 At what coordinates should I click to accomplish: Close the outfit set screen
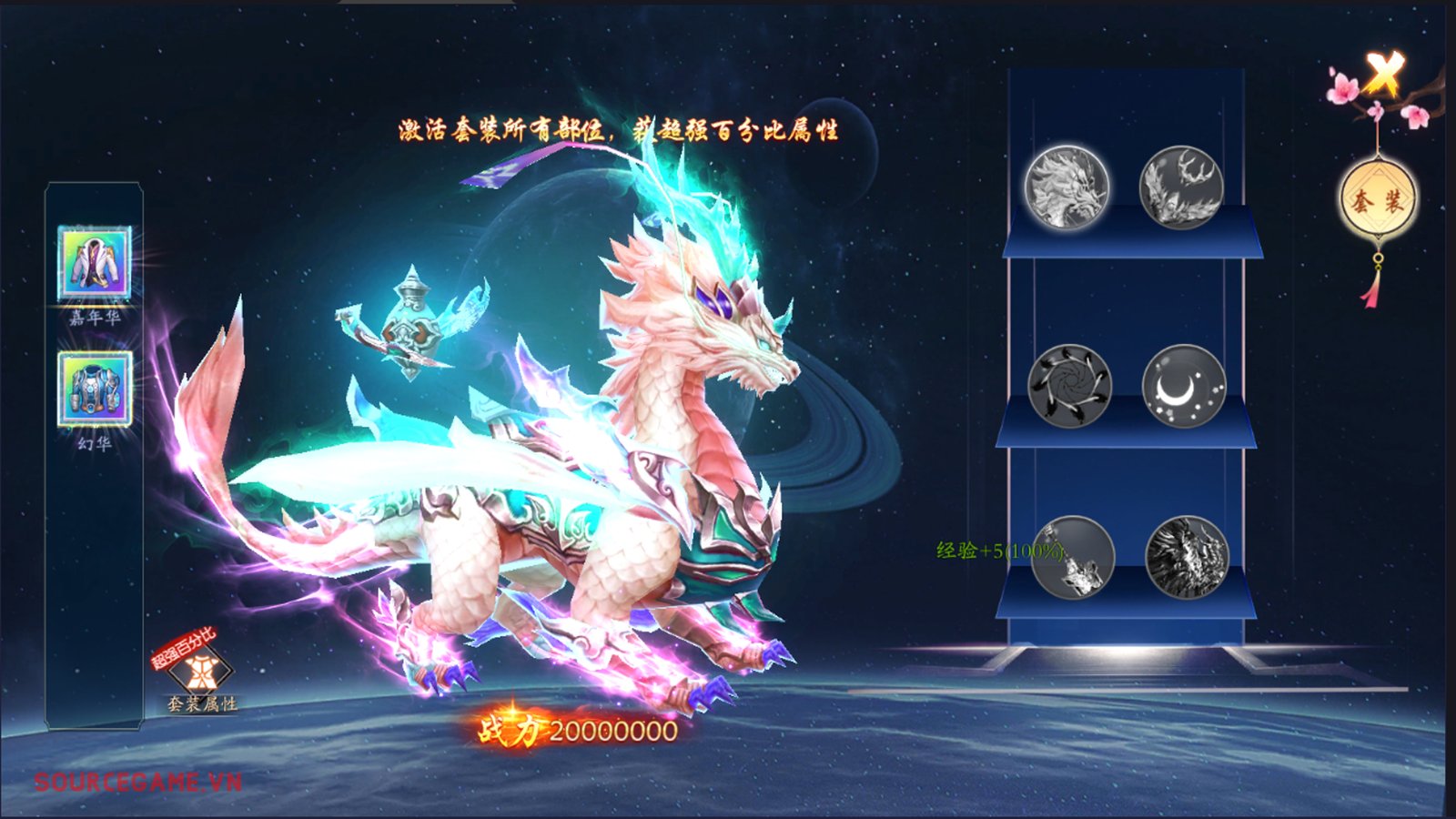pos(1383,74)
